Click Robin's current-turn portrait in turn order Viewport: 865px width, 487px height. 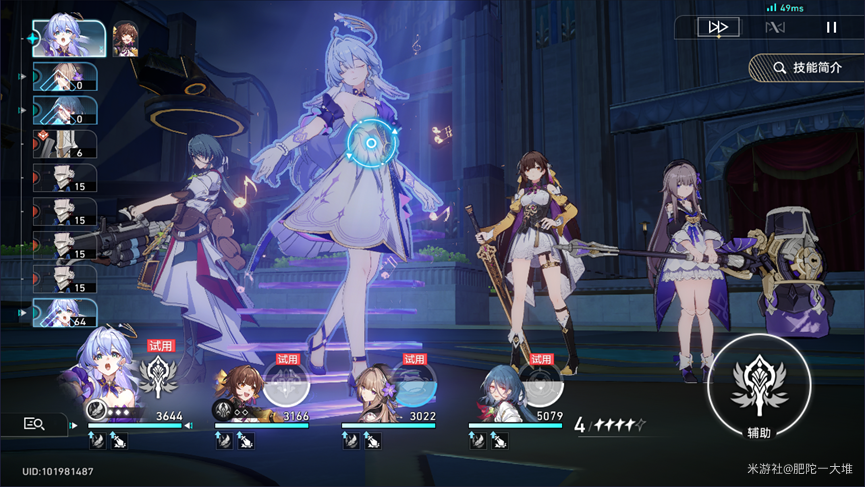click(x=69, y=38)
